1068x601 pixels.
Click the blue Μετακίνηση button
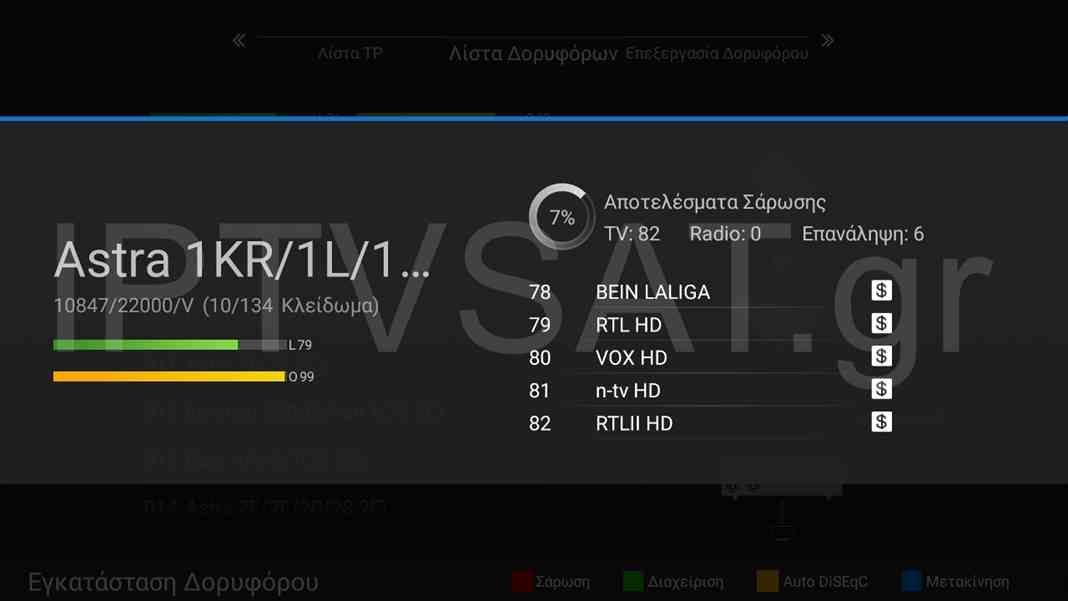point(955,581)
